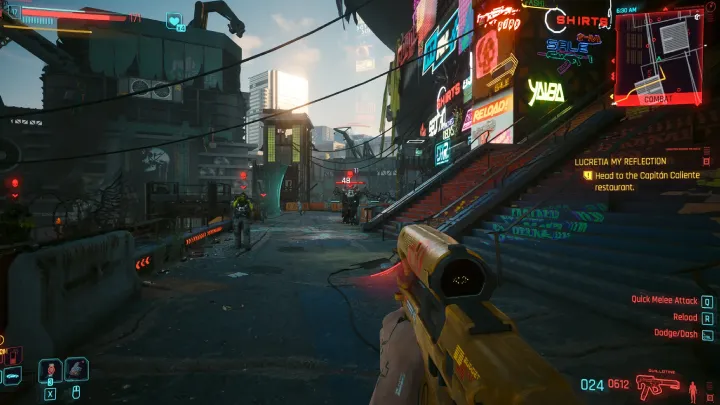
Task: Click the Guillotine weapon icon
Action: point(658,383)
